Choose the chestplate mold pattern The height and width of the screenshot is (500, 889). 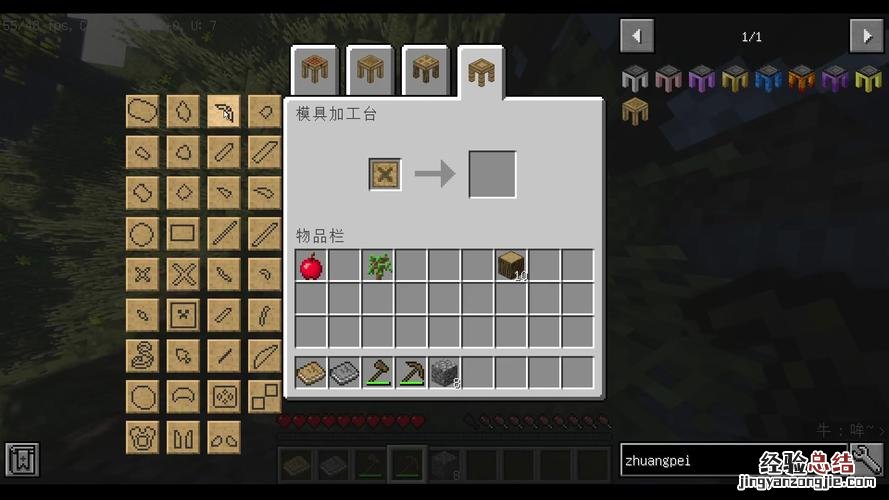point(142,437)
